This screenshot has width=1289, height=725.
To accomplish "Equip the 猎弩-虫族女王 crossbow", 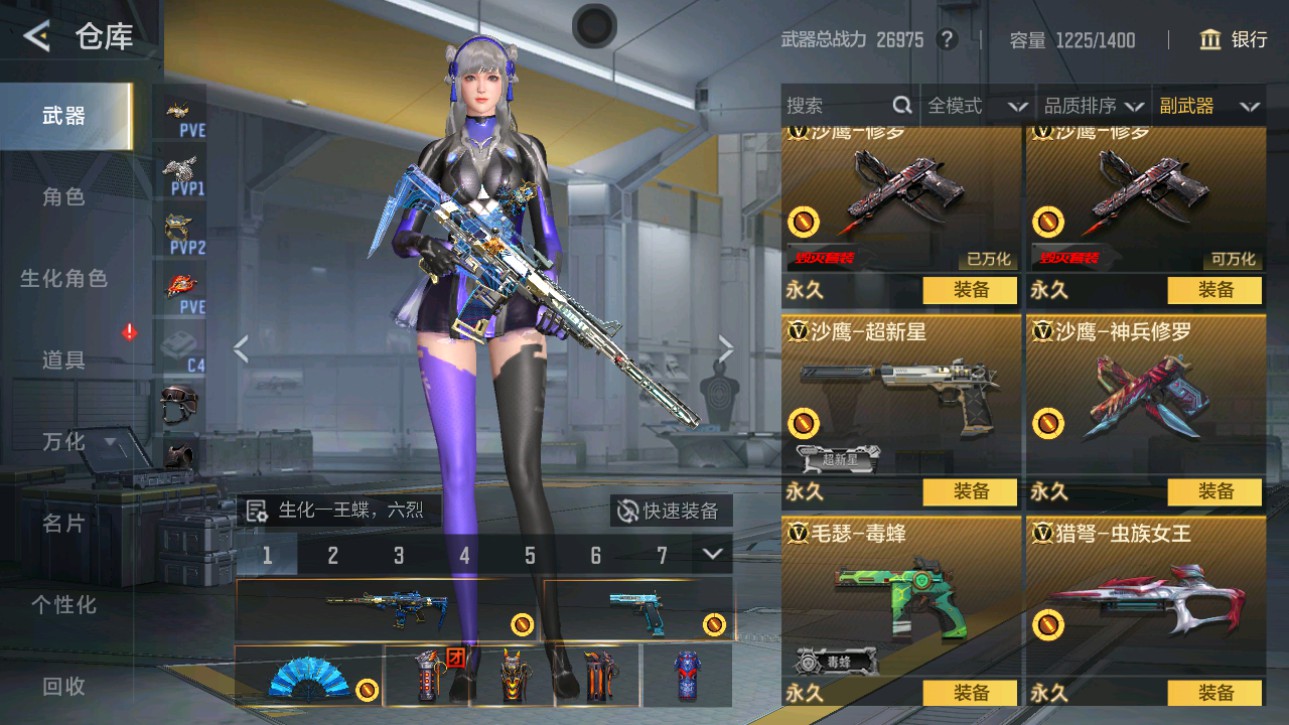I will tap(1217, 691).
